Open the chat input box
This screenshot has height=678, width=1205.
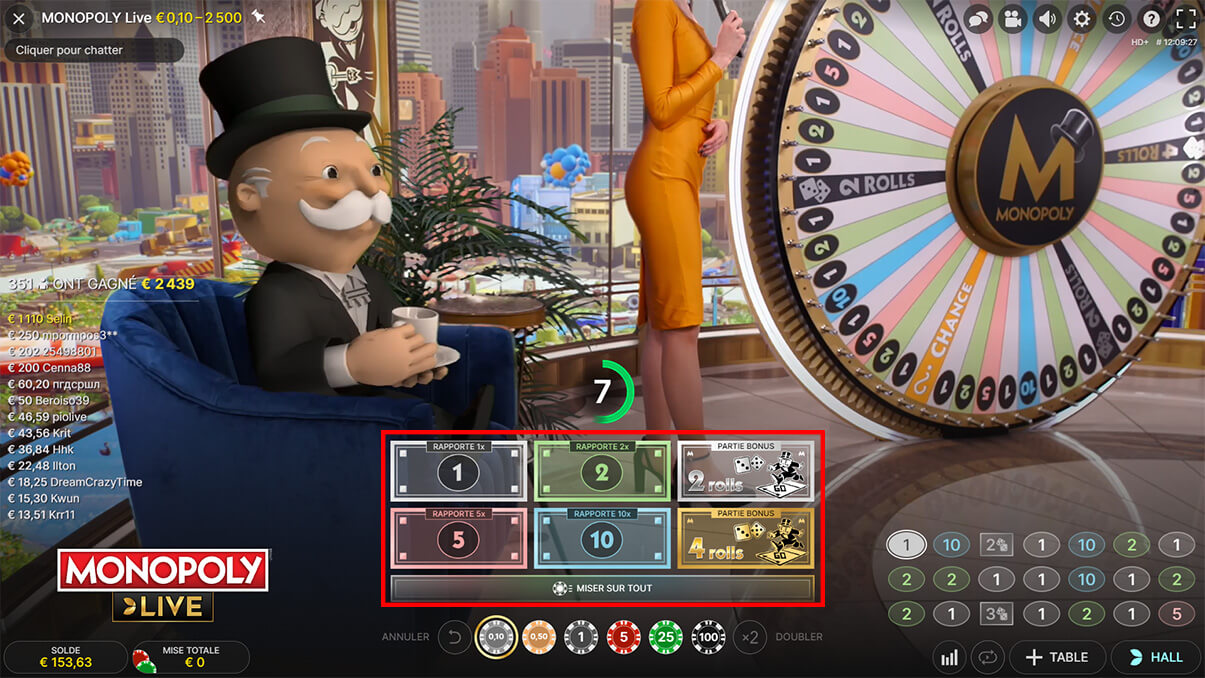click(94, 50)
